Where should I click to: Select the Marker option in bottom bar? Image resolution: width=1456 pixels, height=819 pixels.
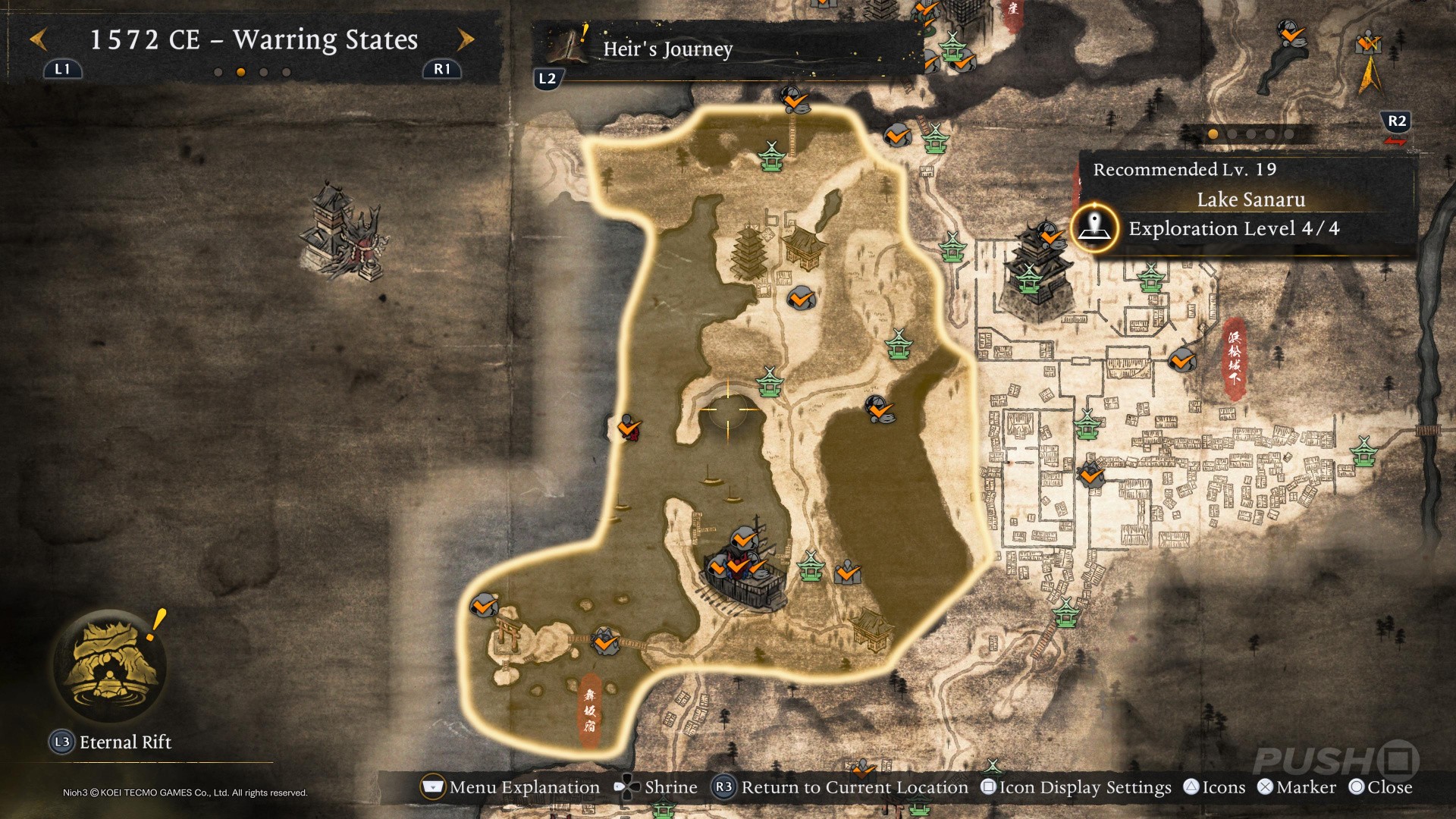click(x=1297, y=787)
